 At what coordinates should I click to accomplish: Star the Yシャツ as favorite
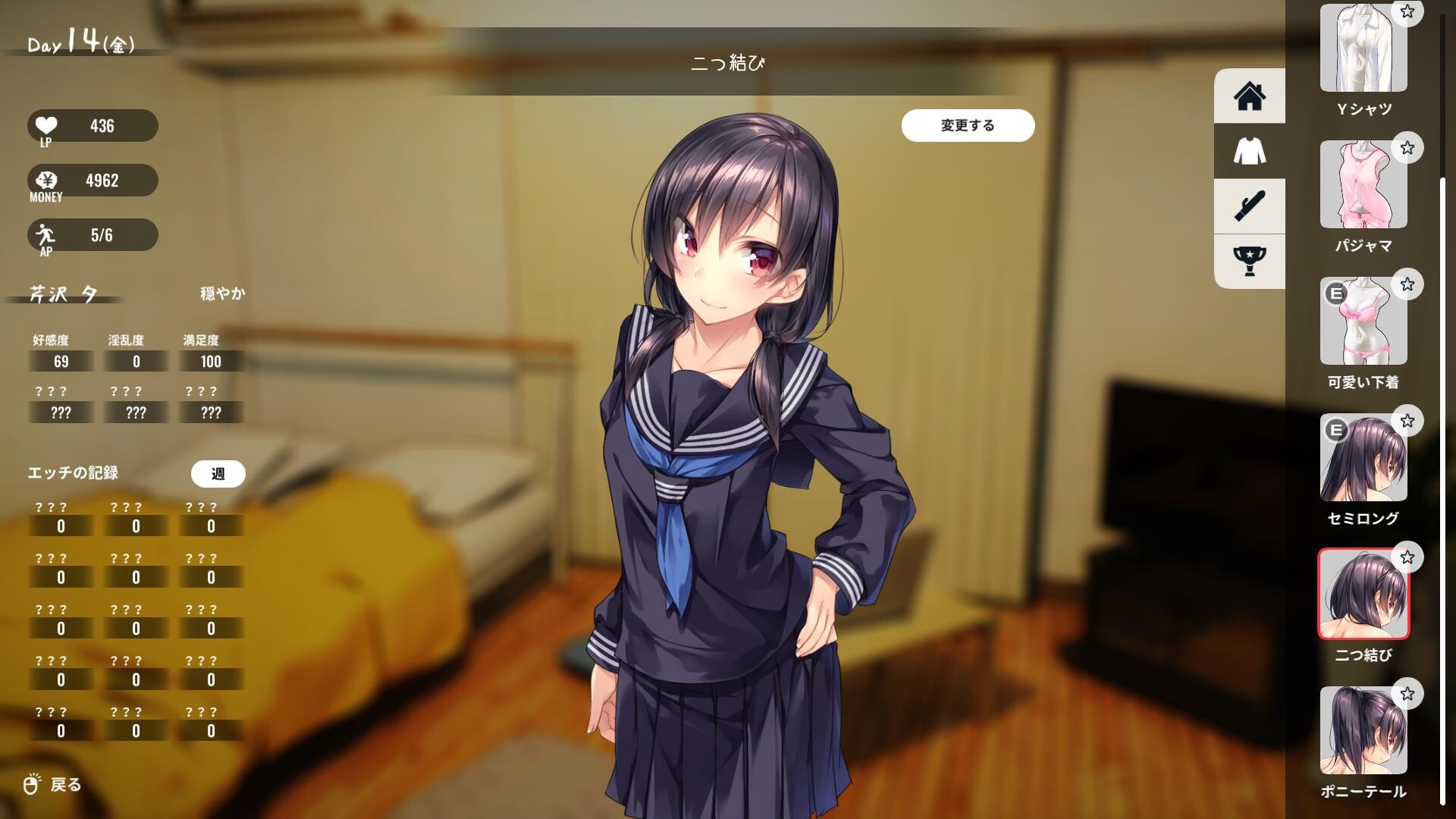[1407, 11]
